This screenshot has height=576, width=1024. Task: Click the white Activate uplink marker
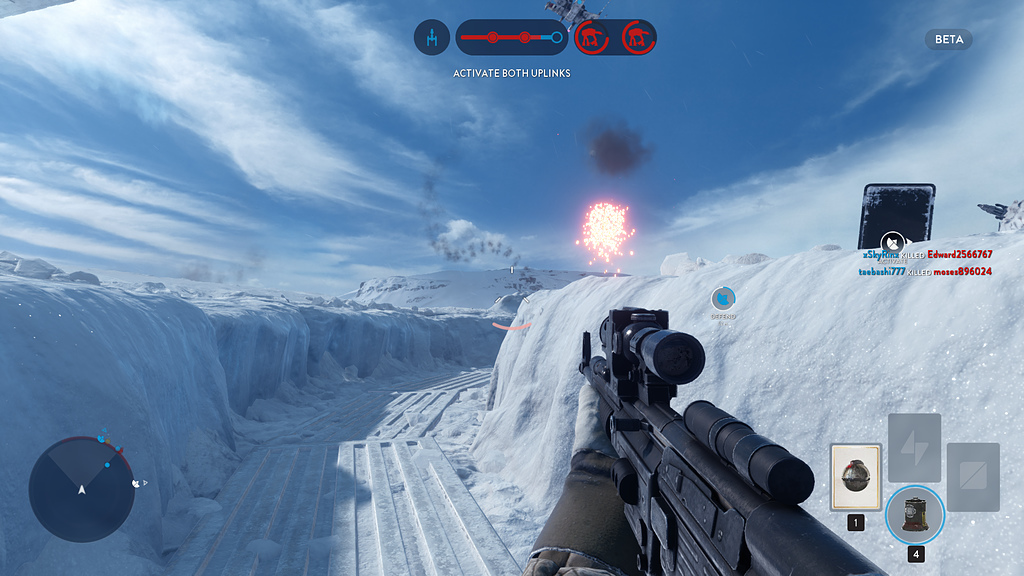point(893,242)
